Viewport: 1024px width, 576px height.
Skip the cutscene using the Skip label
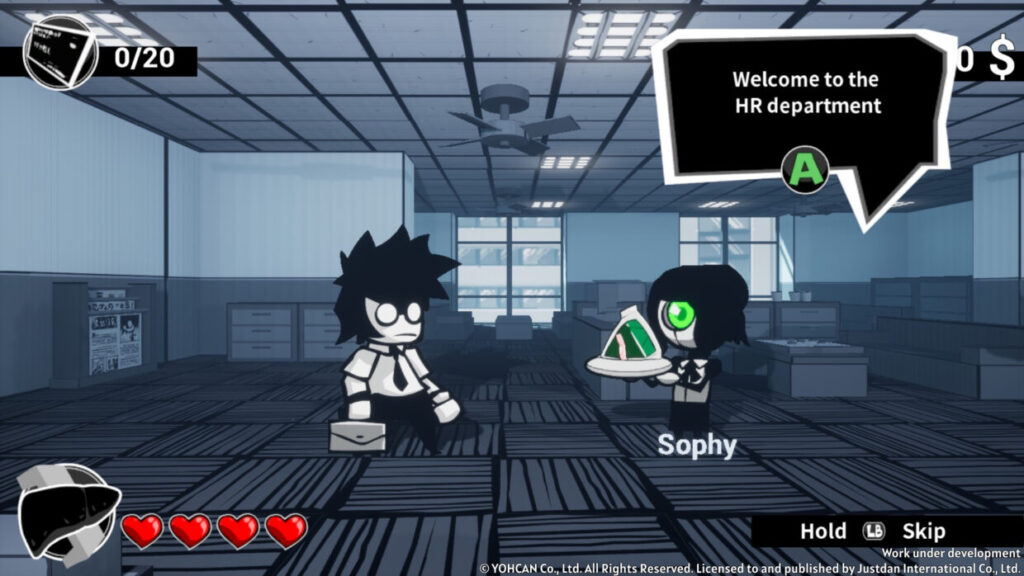(922, 531)
